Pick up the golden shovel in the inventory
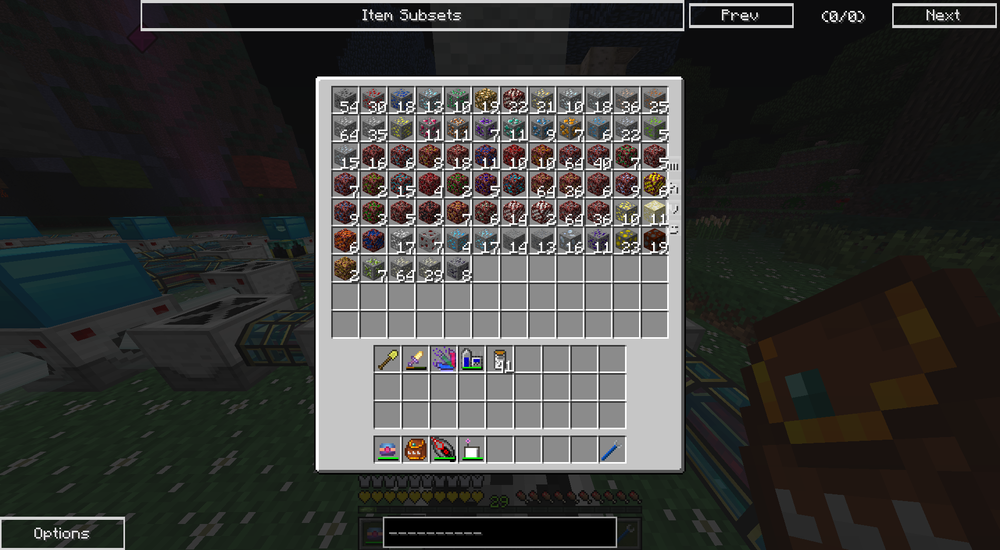The height and width of the screenshot is (550, 1000). 388,359
